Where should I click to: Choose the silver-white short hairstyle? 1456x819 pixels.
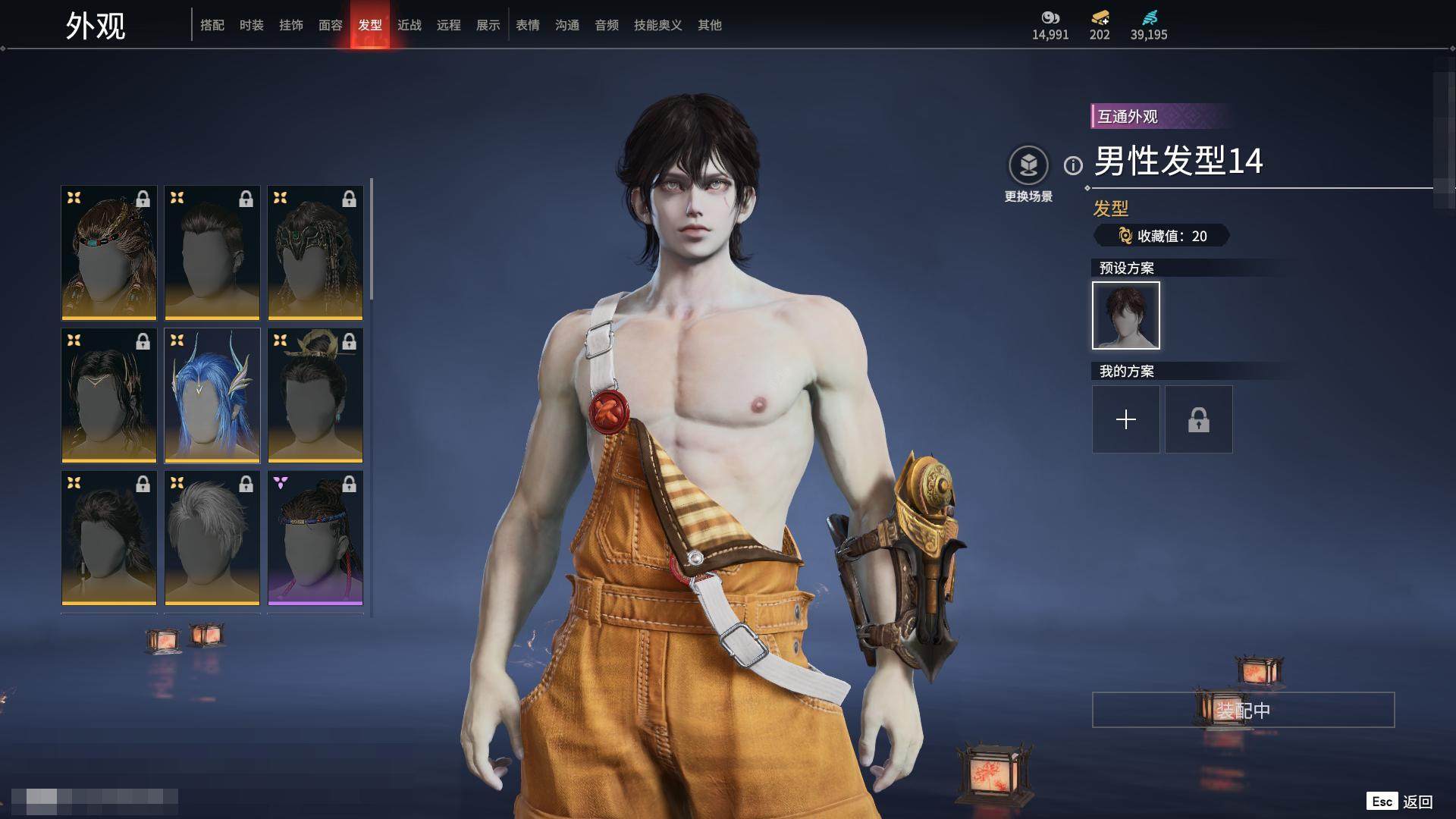[212, 538]
